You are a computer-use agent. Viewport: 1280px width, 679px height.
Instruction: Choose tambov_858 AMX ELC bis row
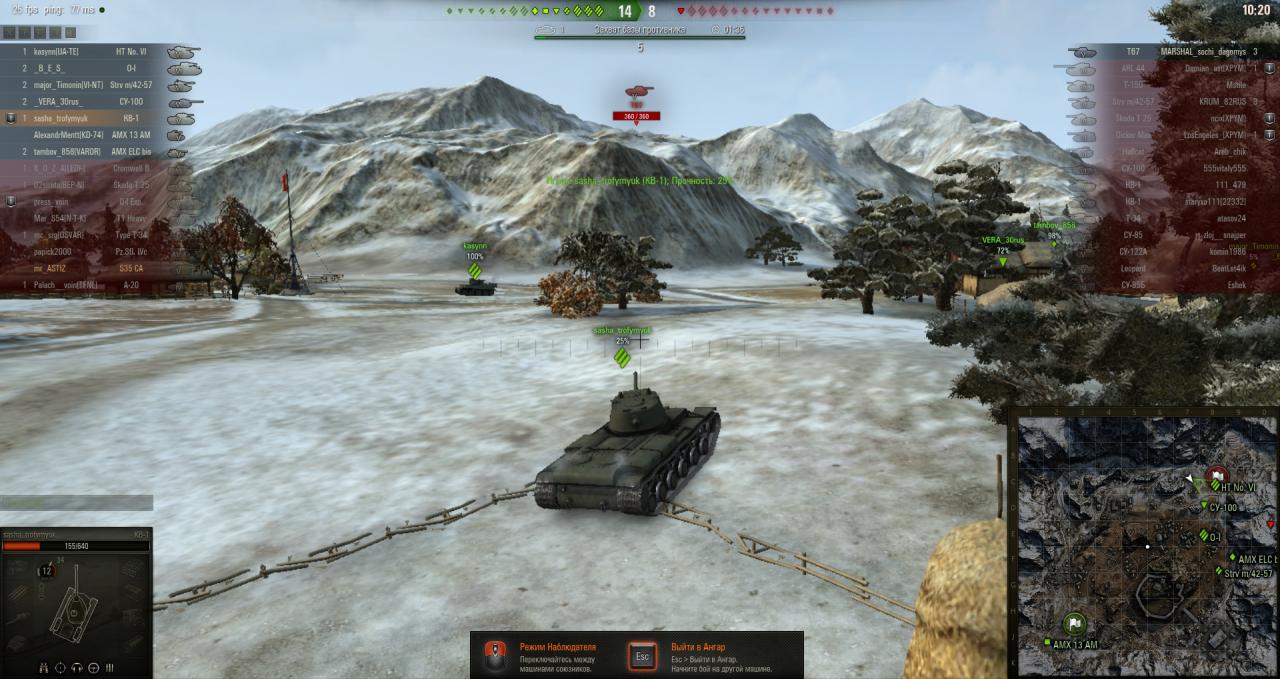tap(95, 152)
